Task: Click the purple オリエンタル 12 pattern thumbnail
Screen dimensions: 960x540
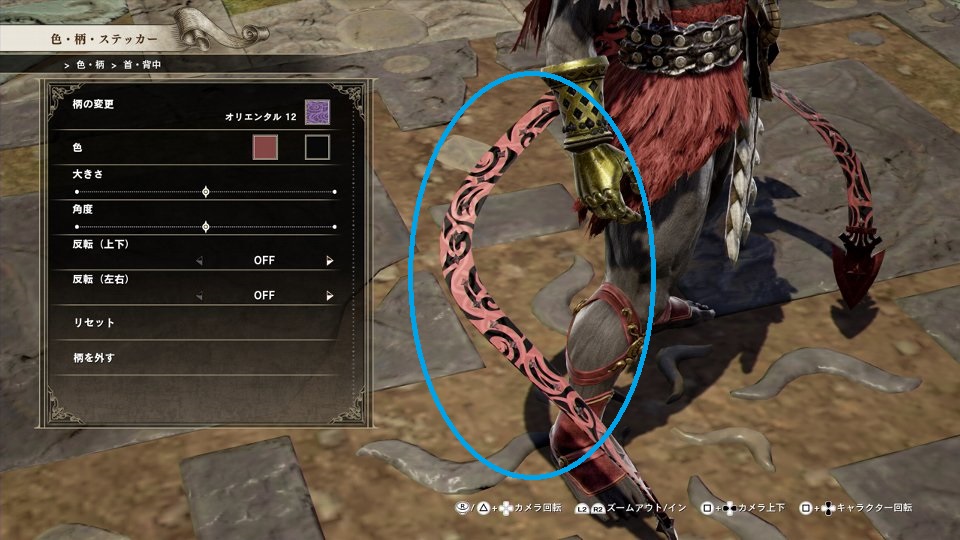Action: pyautogui.click(x=317, y=112)
